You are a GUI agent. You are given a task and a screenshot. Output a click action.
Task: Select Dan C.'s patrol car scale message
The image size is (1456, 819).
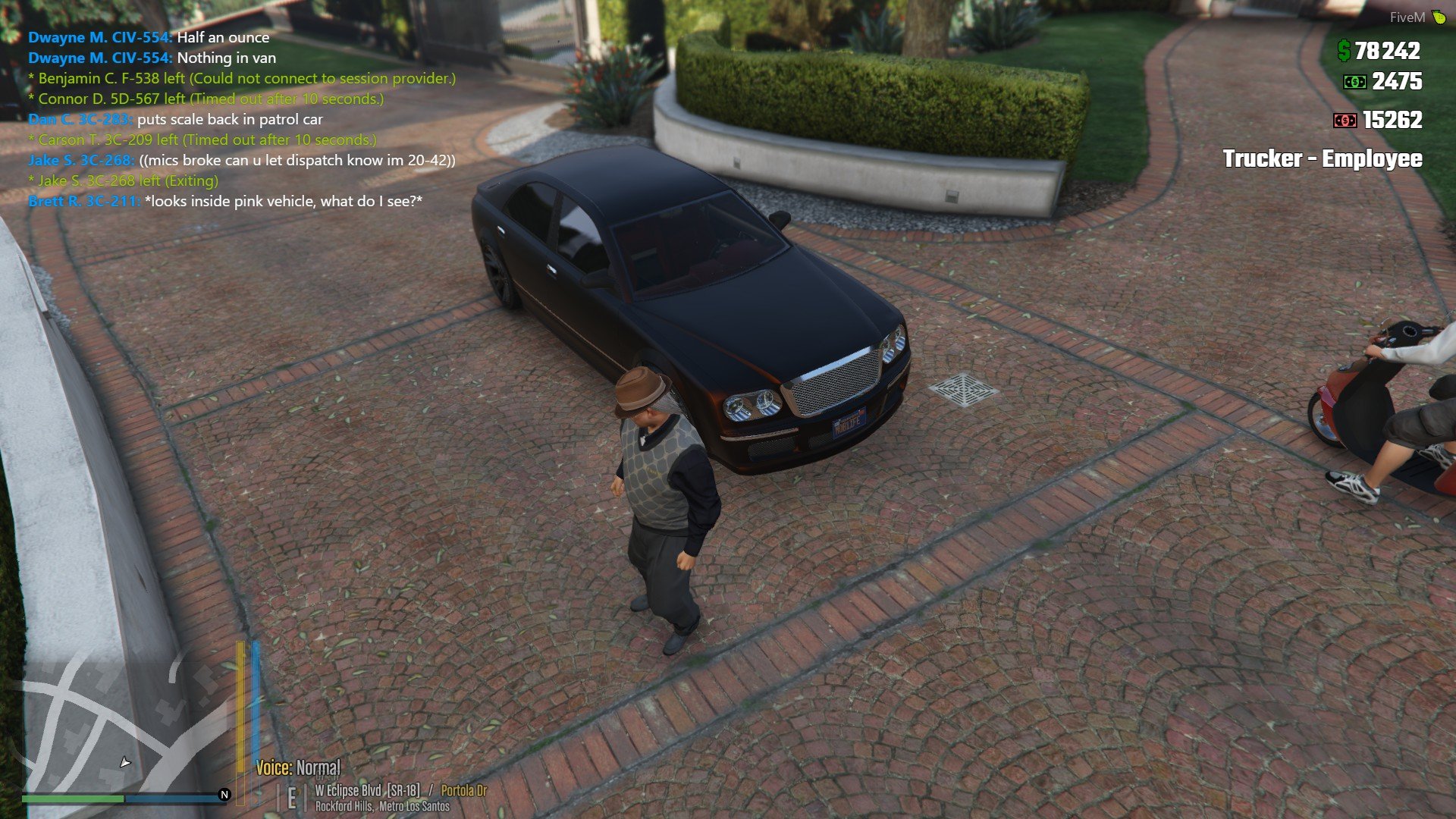[x=175, y=119]
